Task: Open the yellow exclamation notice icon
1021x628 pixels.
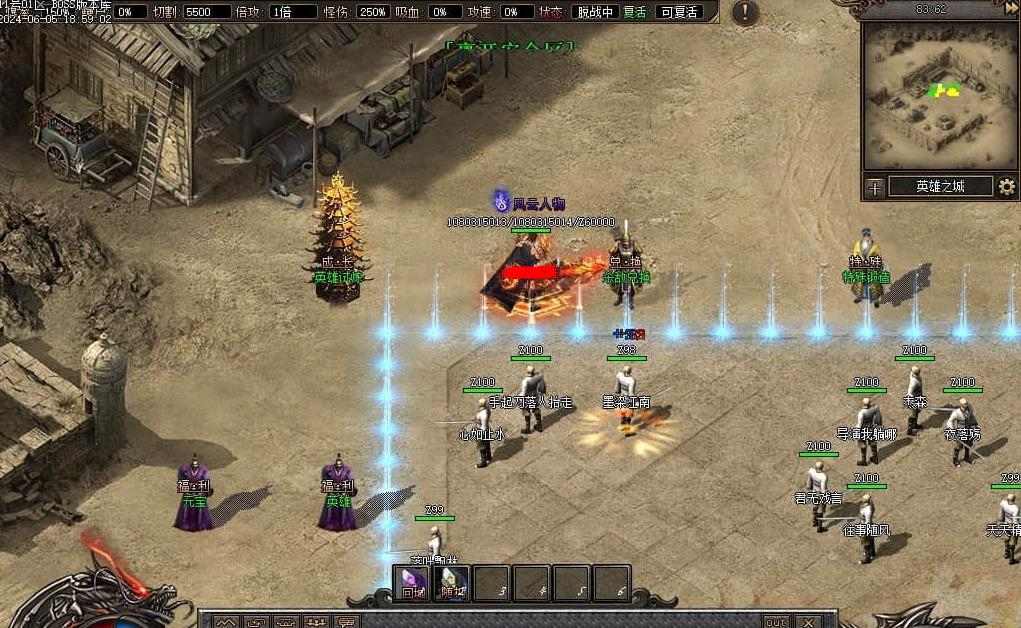Action: point(745,13)
